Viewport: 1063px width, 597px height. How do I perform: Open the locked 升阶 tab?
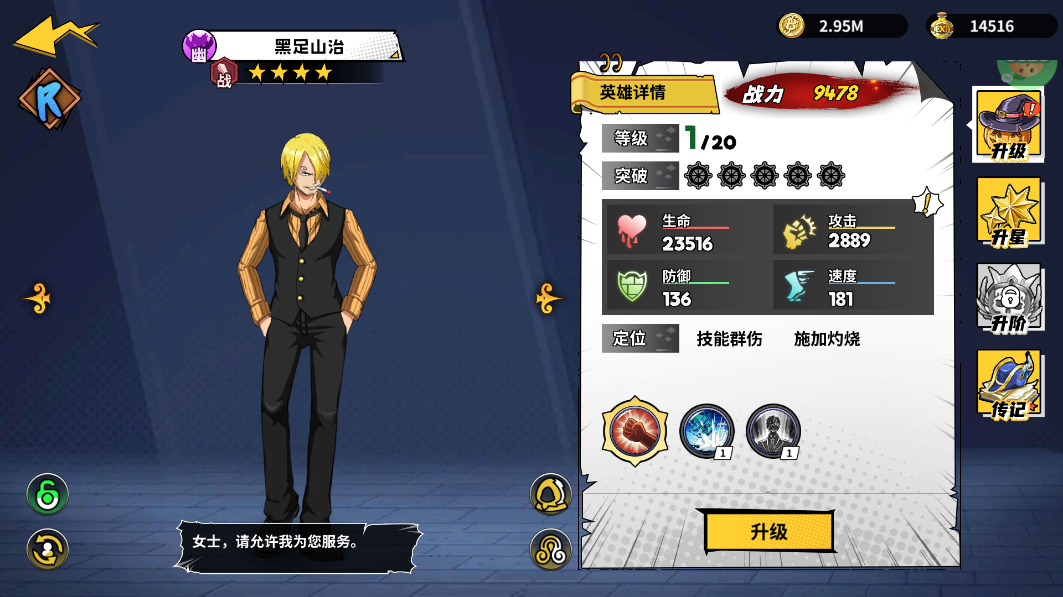(1008, 298)
